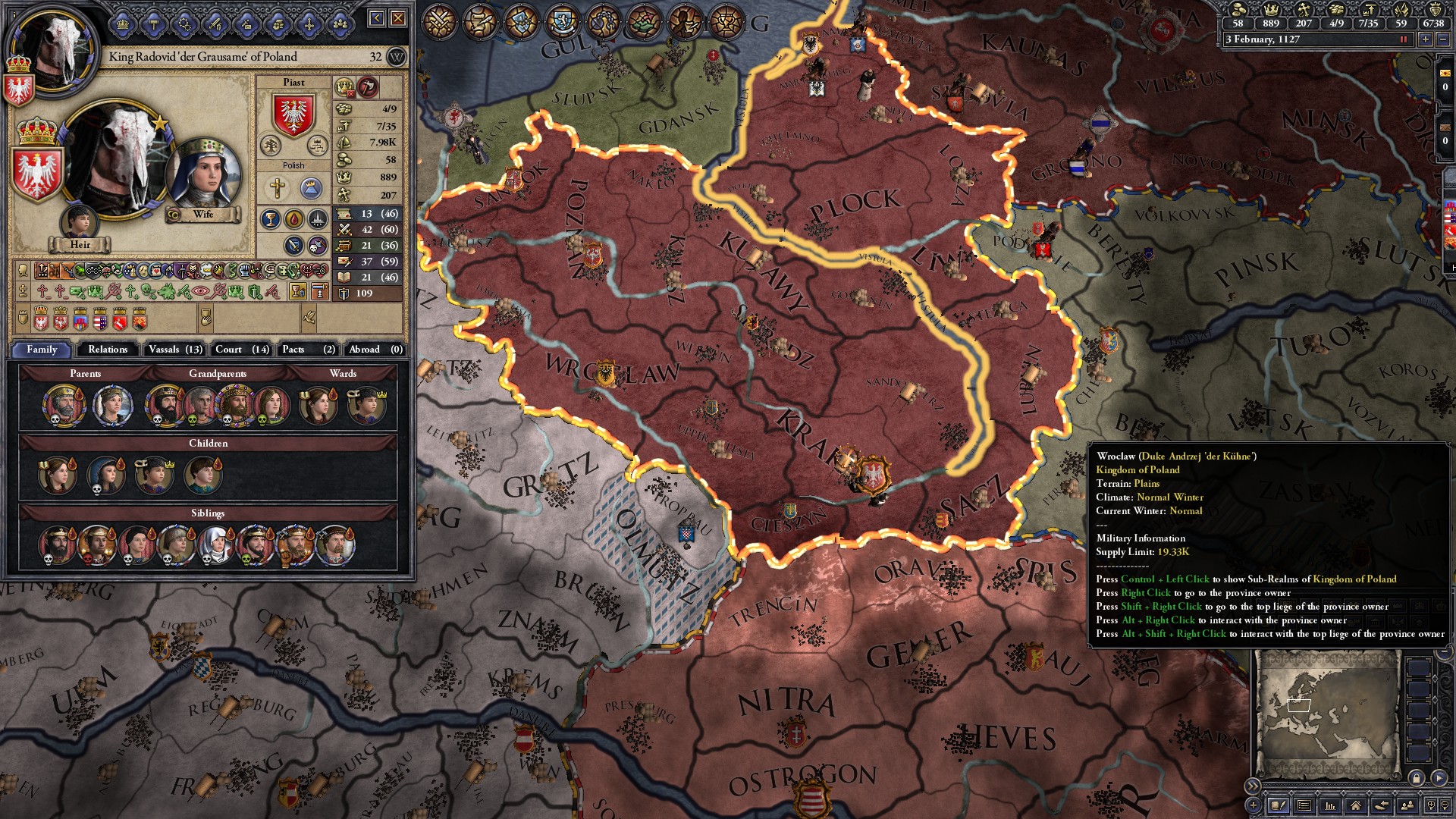Select the crossed-swords military mapmode icon
Screen dimensions: 1456x819
pyautogui.click(x=438, y=20)
